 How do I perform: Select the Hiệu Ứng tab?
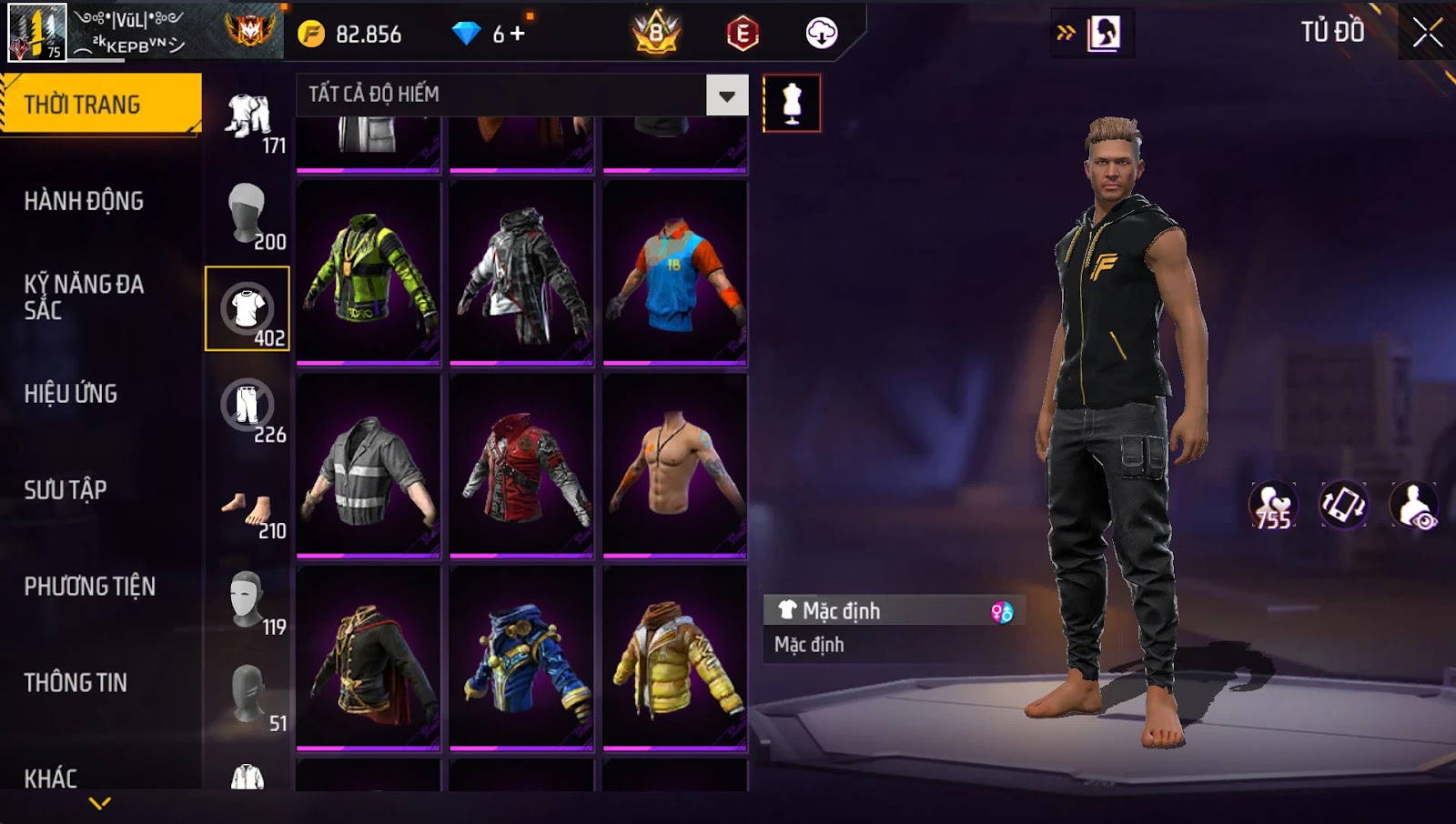pos(71,394)
